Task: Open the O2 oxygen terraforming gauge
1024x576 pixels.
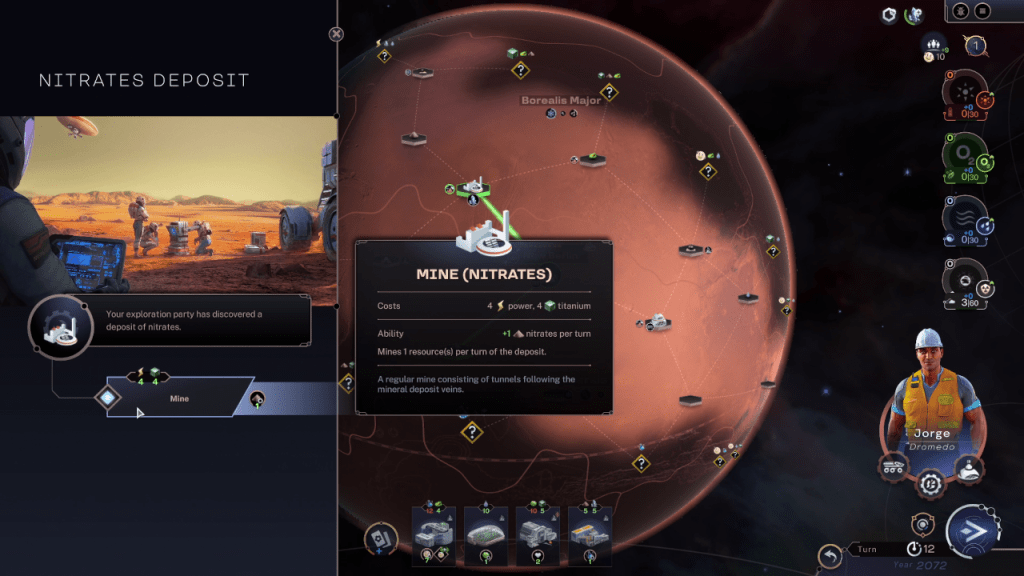Action: (x=965, y=157)
